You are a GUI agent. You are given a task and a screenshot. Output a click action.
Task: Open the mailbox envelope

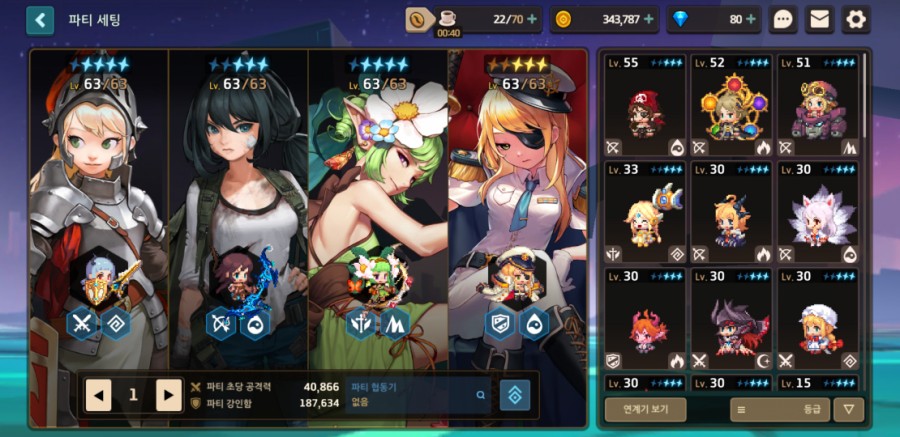point(820,19)
